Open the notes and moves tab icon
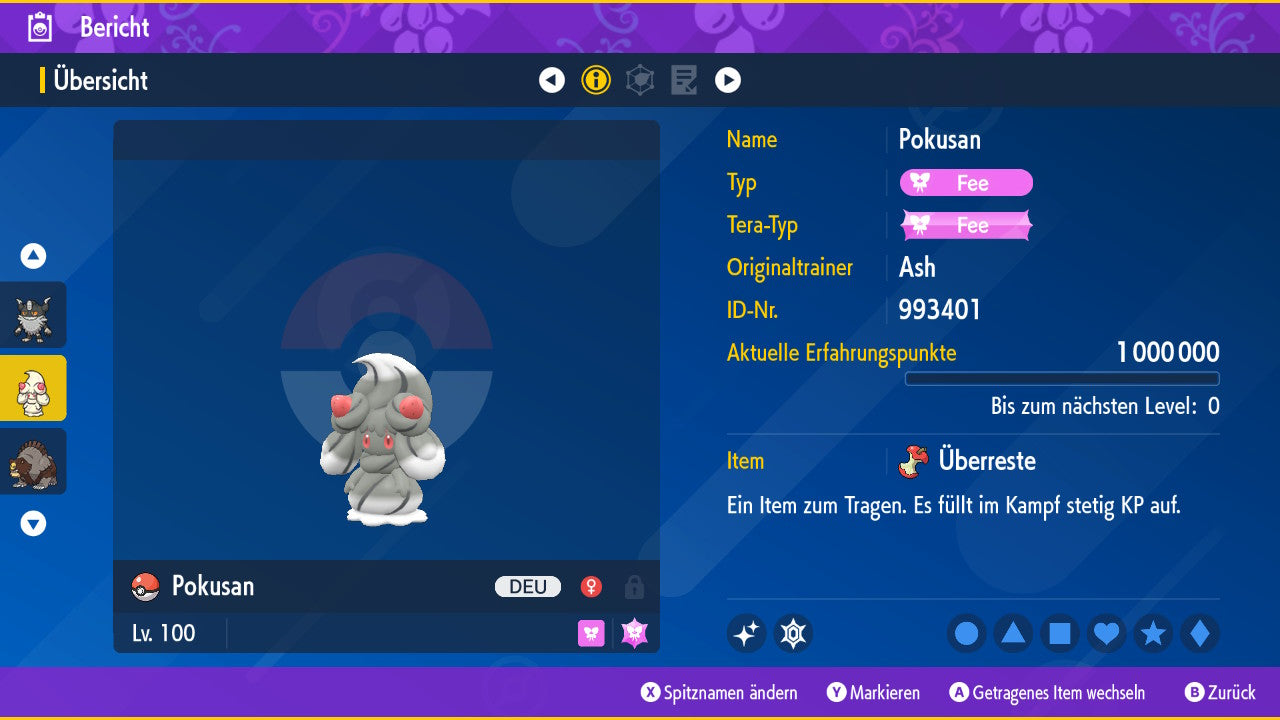This screenshot has height=720, width=1280. pos(684,80)
